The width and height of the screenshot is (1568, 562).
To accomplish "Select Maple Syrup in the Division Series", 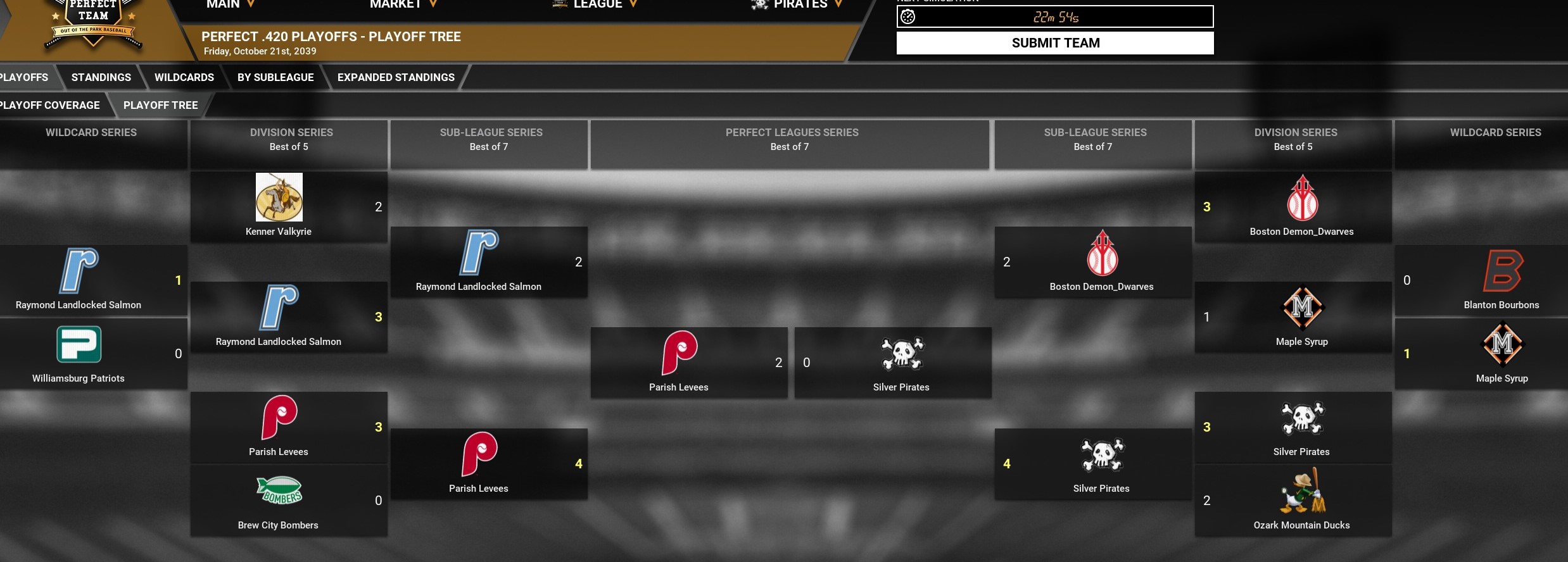I will tap(1302, 317).
